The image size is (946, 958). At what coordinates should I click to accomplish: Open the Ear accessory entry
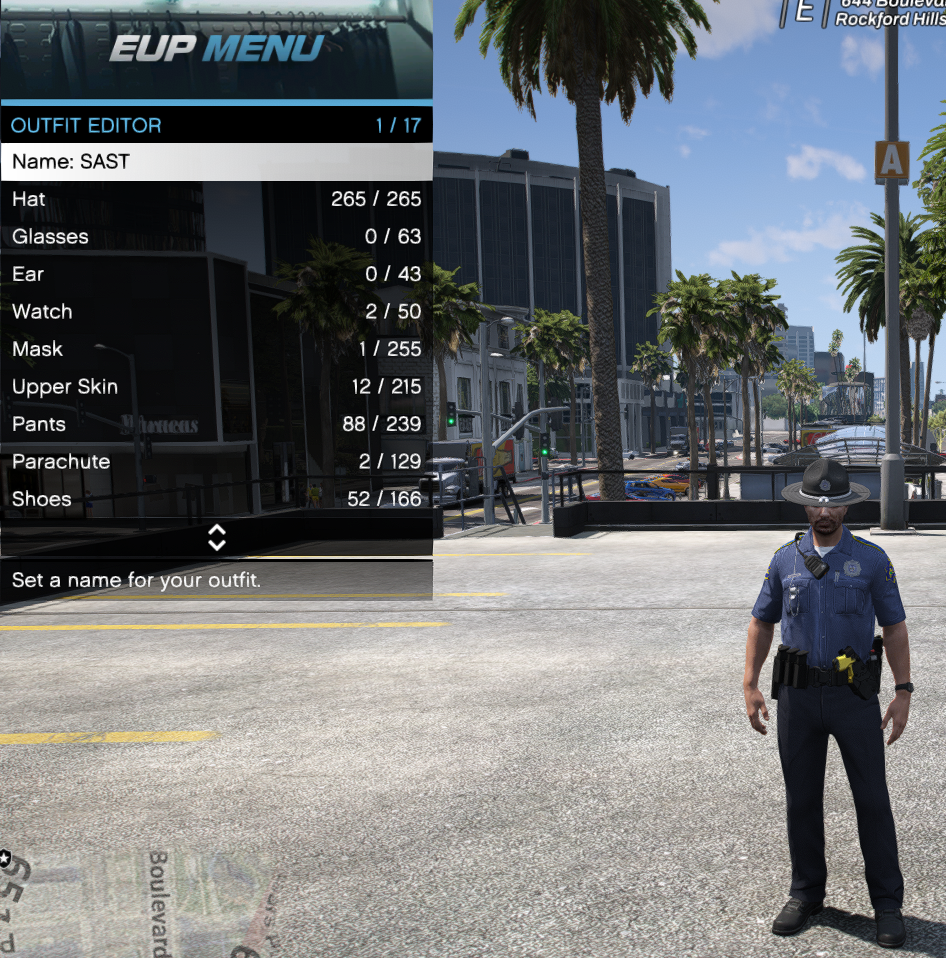tap(216, 274)
